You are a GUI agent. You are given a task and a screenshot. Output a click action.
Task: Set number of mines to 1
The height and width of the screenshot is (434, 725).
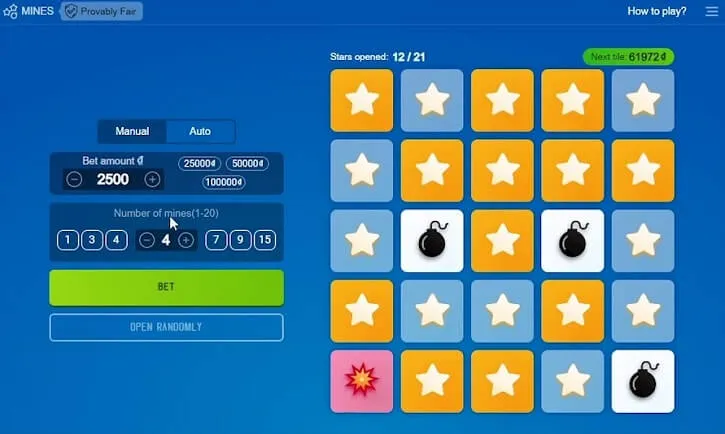click(x=68, y=240)
